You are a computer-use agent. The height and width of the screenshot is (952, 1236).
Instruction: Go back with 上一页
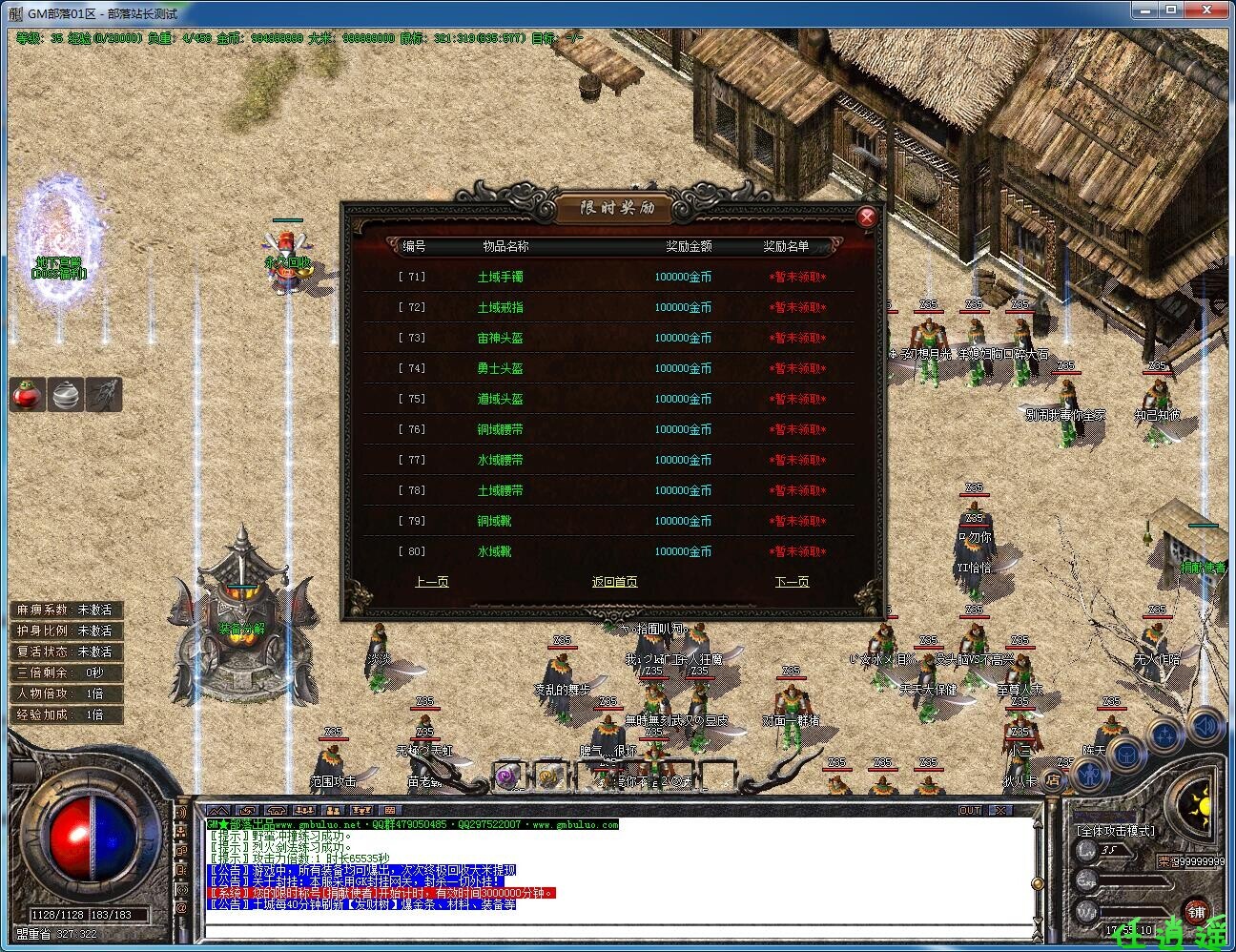pos(431,582)
